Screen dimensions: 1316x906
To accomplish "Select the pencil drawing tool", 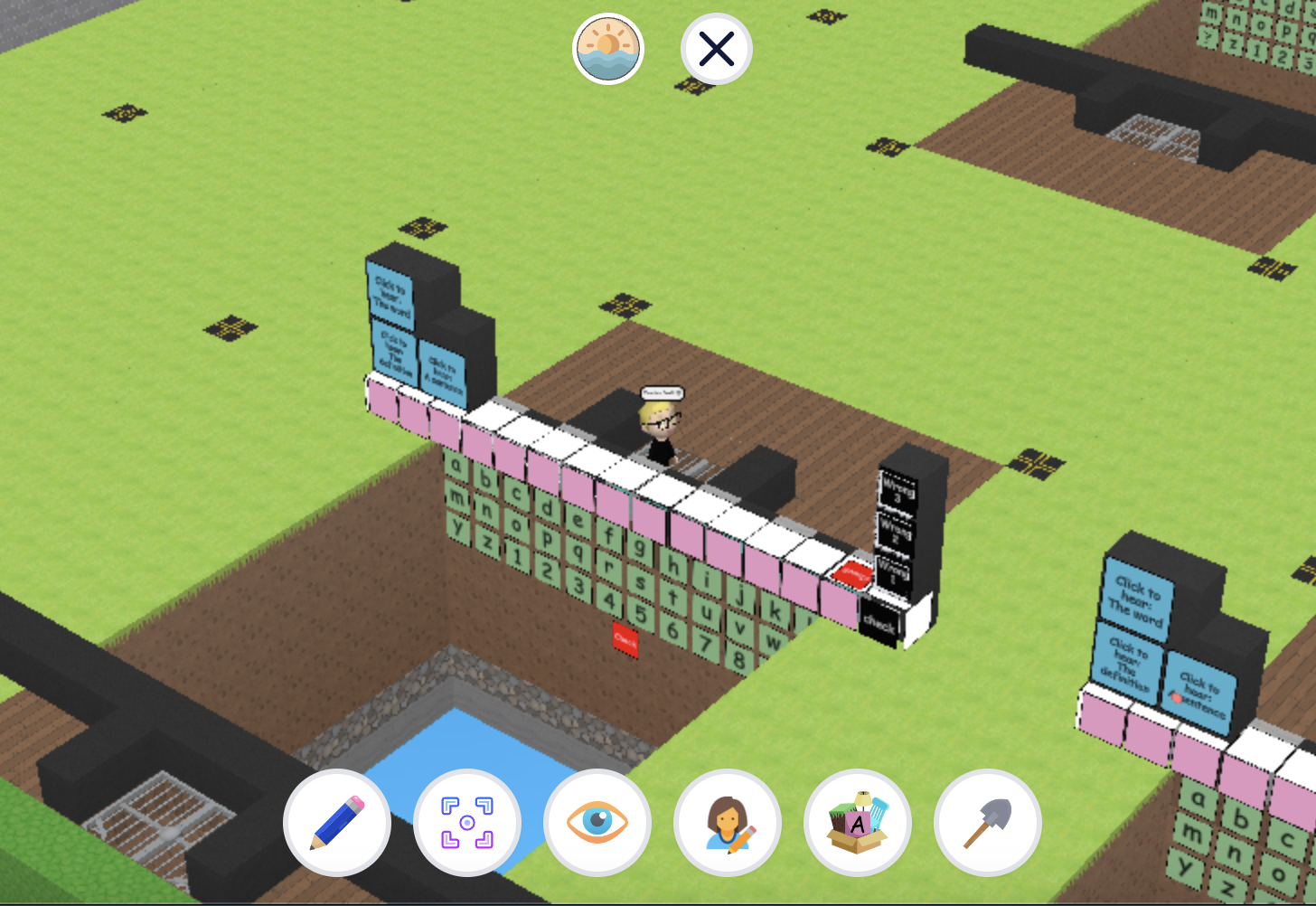I will point(337,822).
